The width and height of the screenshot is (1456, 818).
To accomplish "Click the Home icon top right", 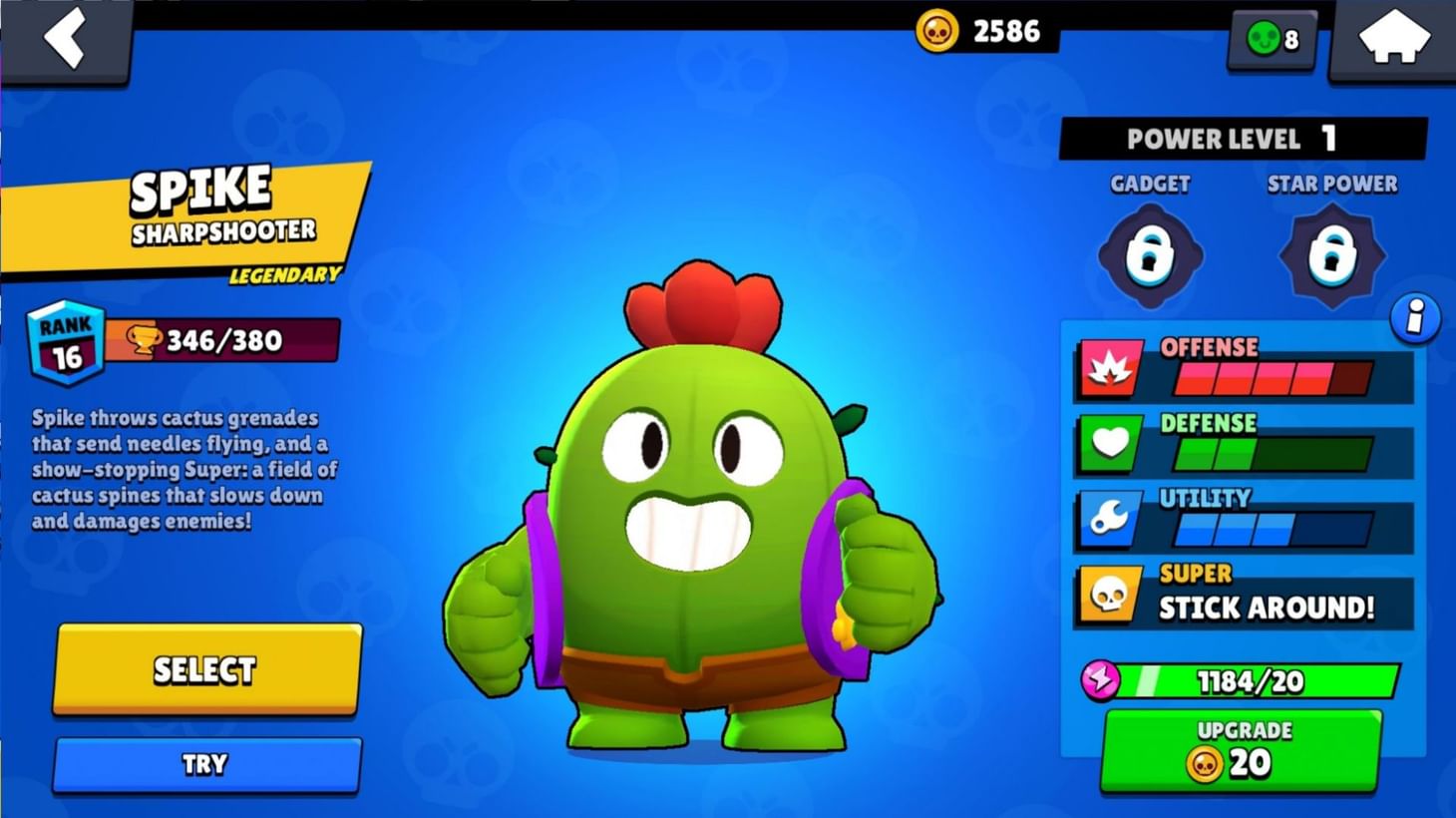I will 1395,37.
